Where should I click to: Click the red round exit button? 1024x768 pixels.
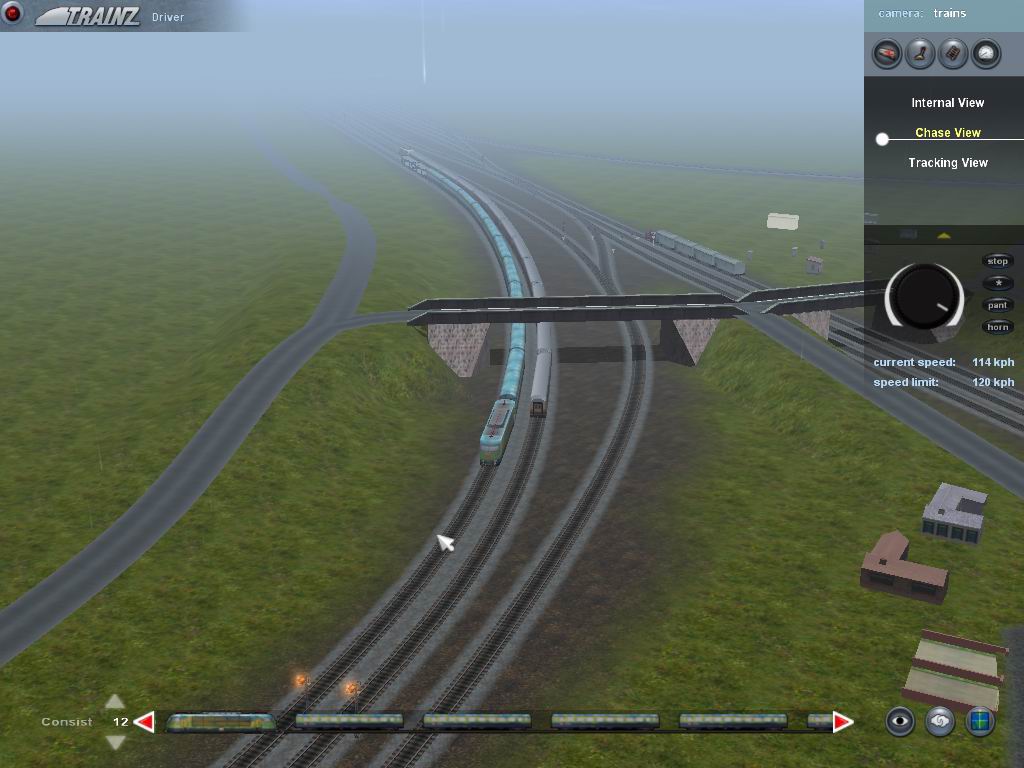[13, 13]
